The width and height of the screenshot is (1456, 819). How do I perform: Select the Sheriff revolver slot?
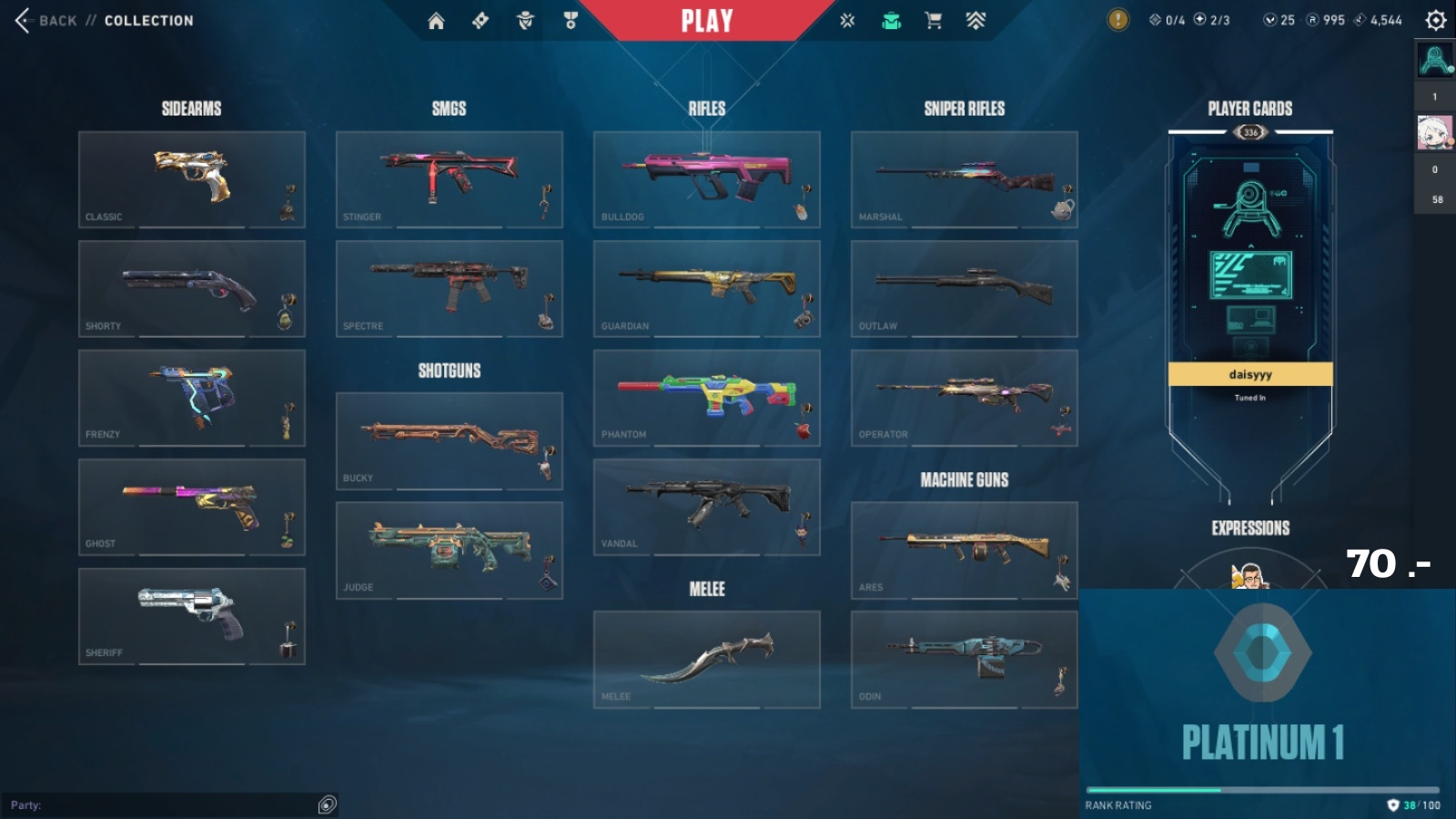[x=191, y=616]
